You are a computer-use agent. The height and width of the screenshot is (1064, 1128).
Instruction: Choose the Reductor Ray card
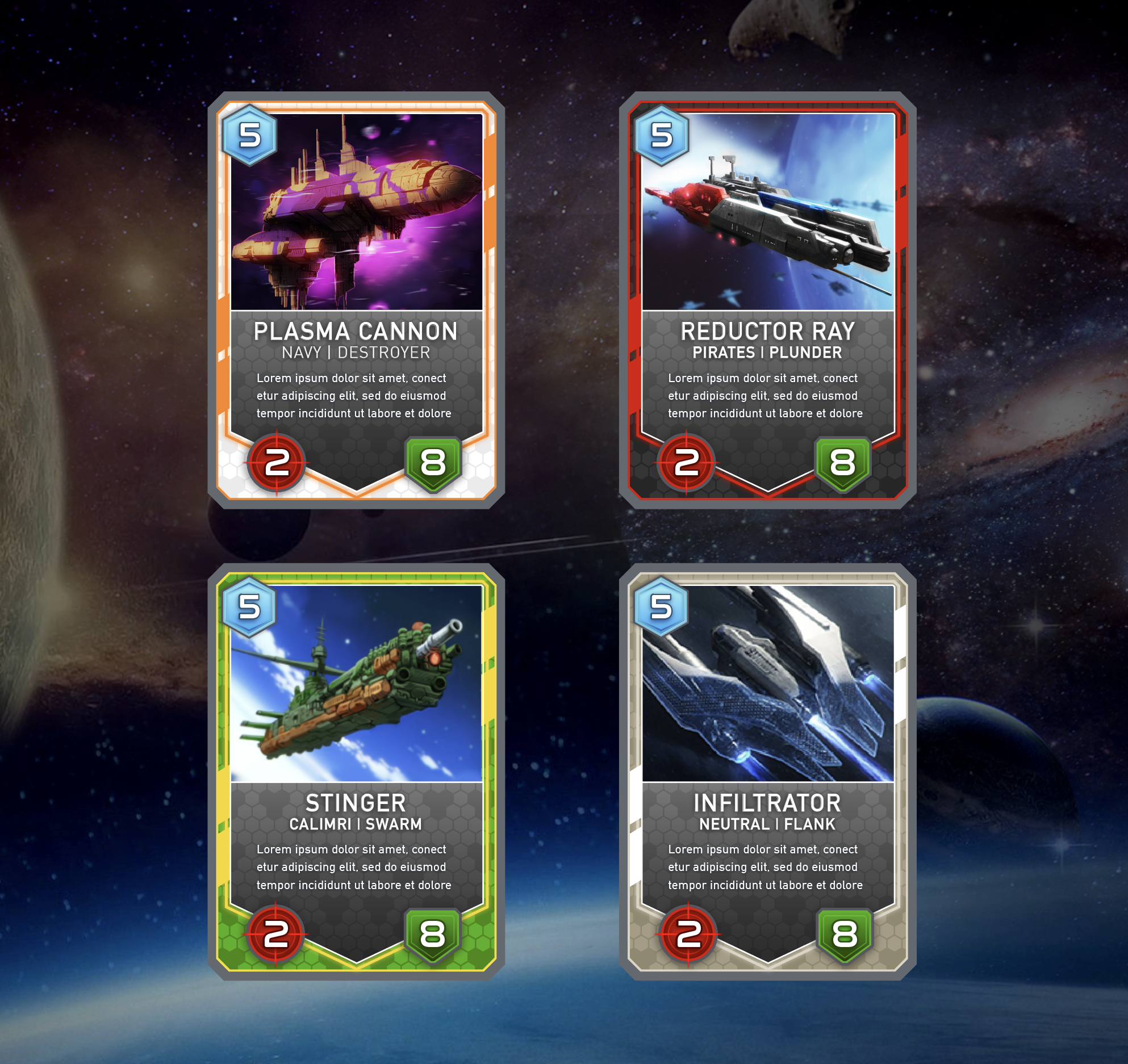(767, 300)
